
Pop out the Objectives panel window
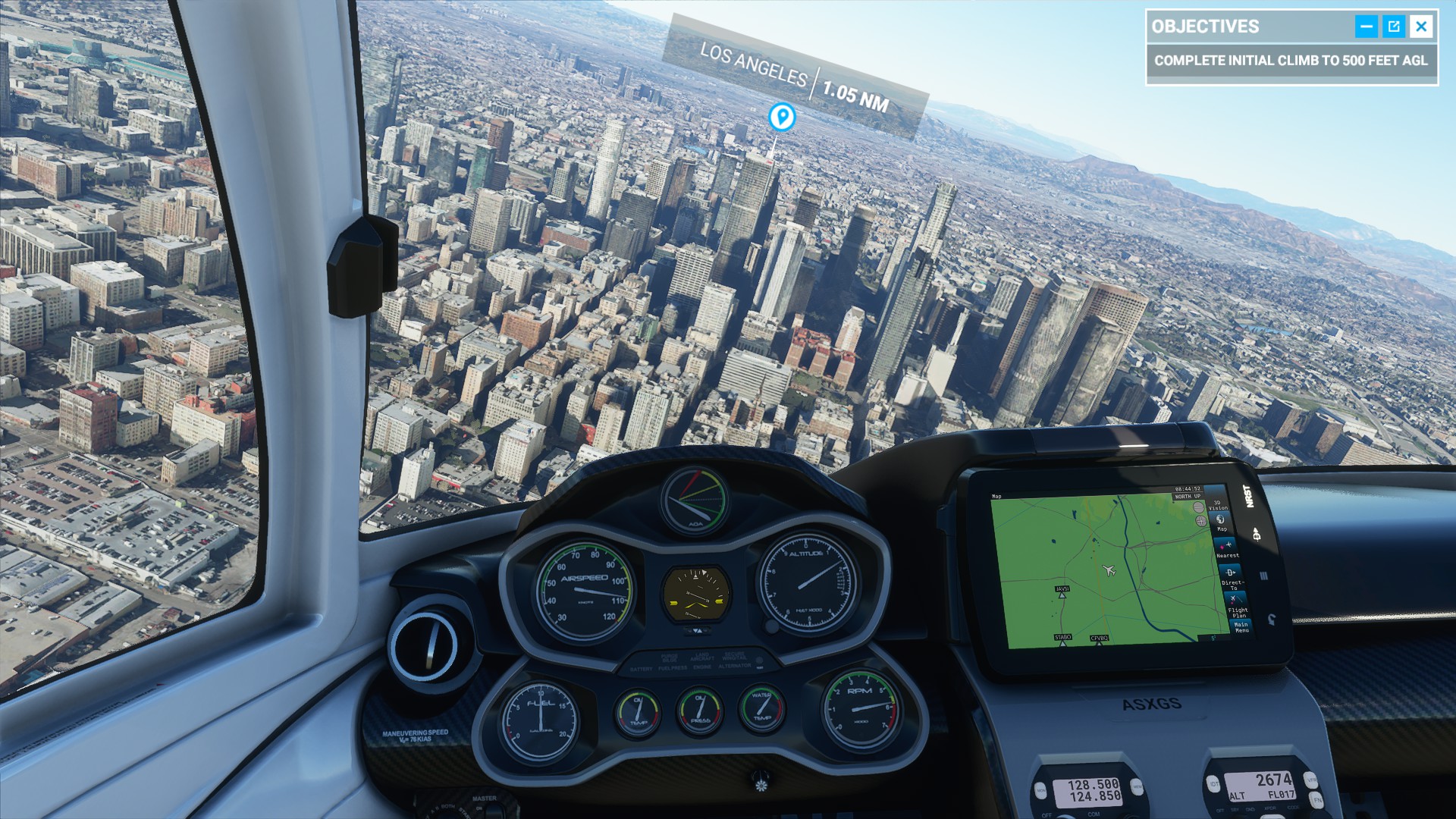pyautogui.click(x=1394, y=27)
